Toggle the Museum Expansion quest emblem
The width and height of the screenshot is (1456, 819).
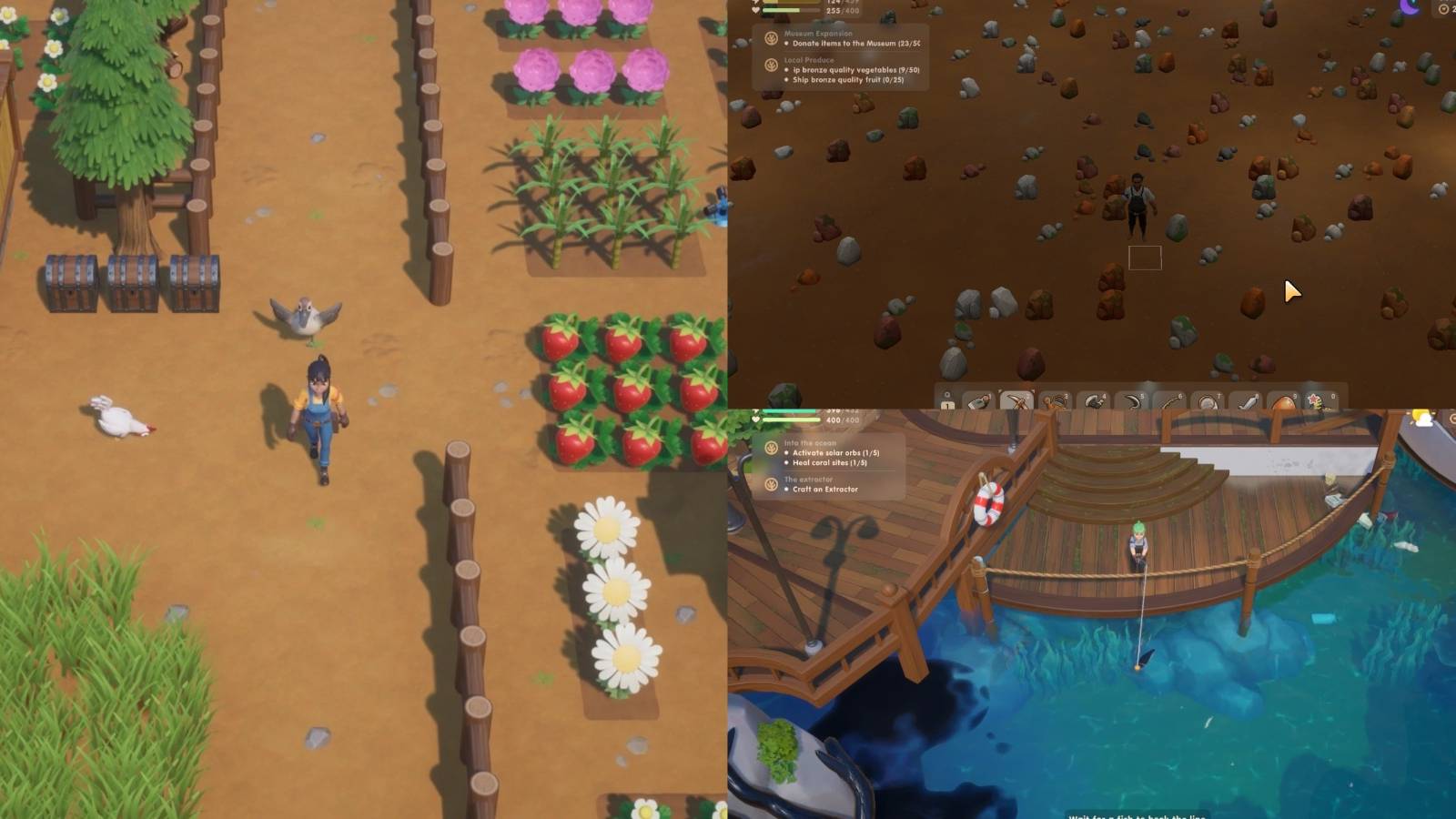click(x=772, y=39)
